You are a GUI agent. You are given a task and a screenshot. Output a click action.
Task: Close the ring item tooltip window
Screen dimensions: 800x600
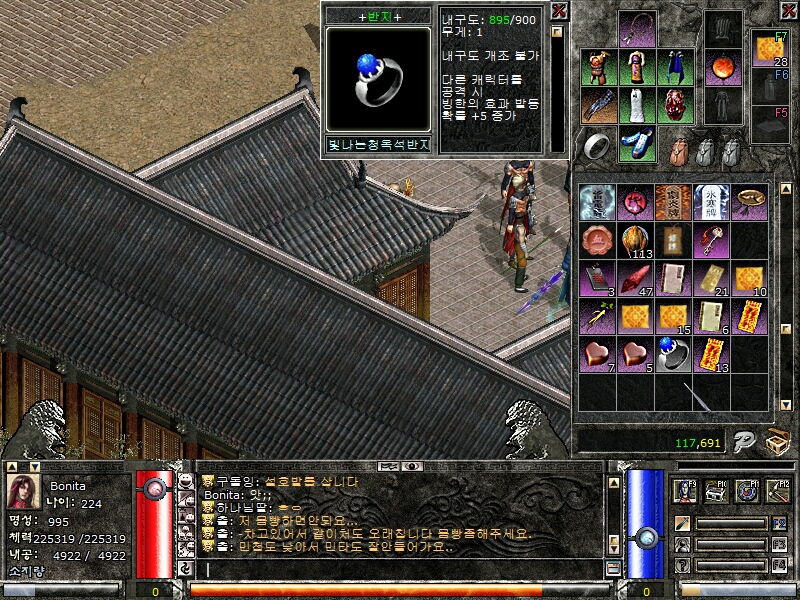(558, 11)
